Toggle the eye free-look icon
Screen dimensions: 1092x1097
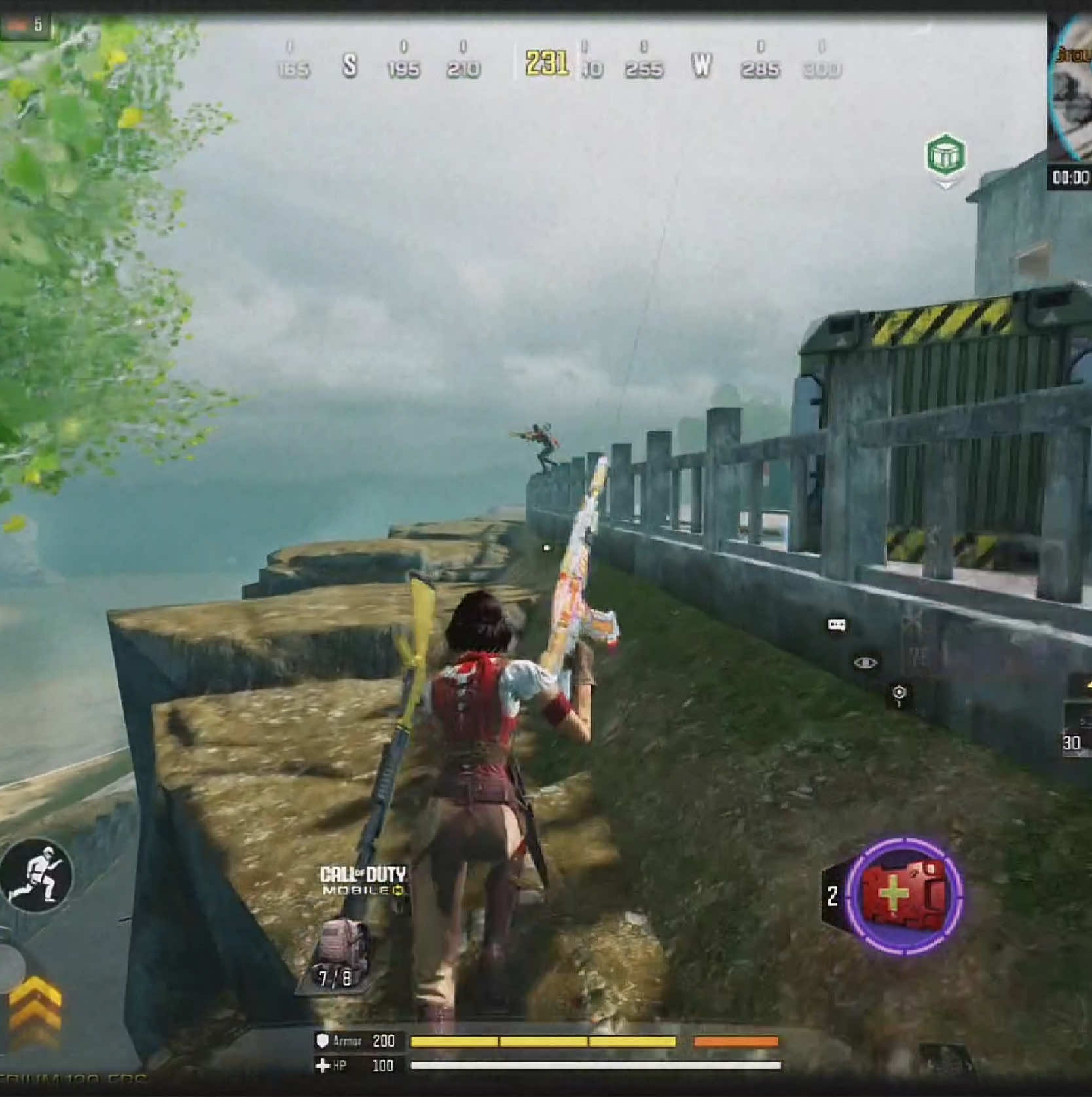click(x=865, y=663)
